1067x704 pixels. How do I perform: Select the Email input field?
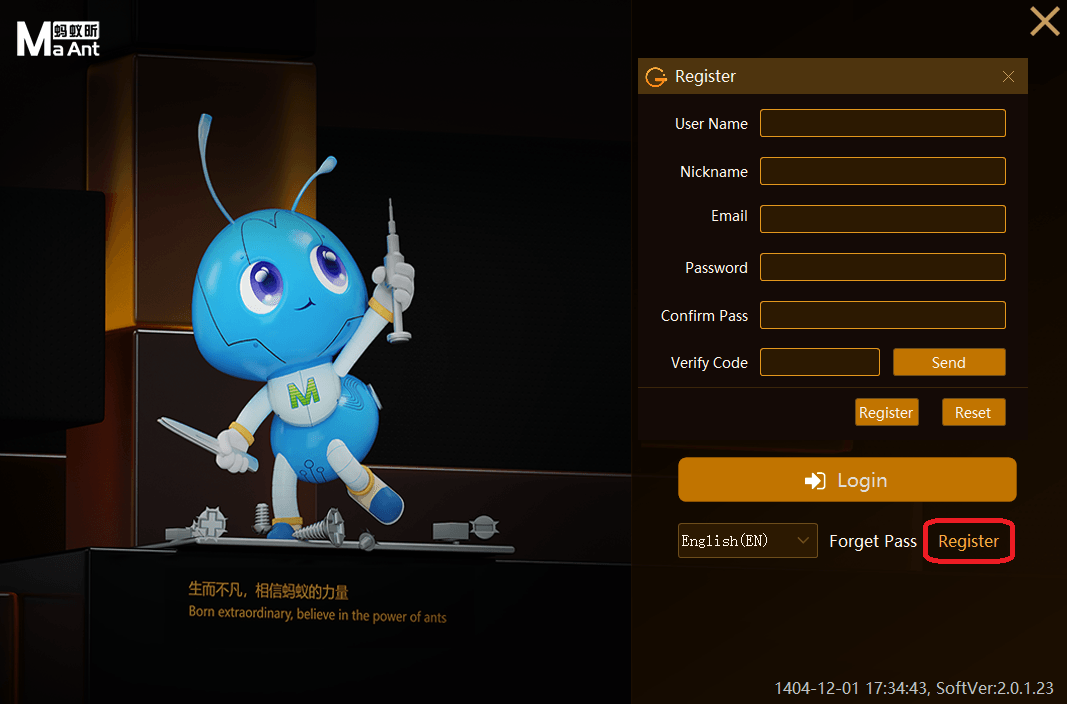[x=882, y=219]
